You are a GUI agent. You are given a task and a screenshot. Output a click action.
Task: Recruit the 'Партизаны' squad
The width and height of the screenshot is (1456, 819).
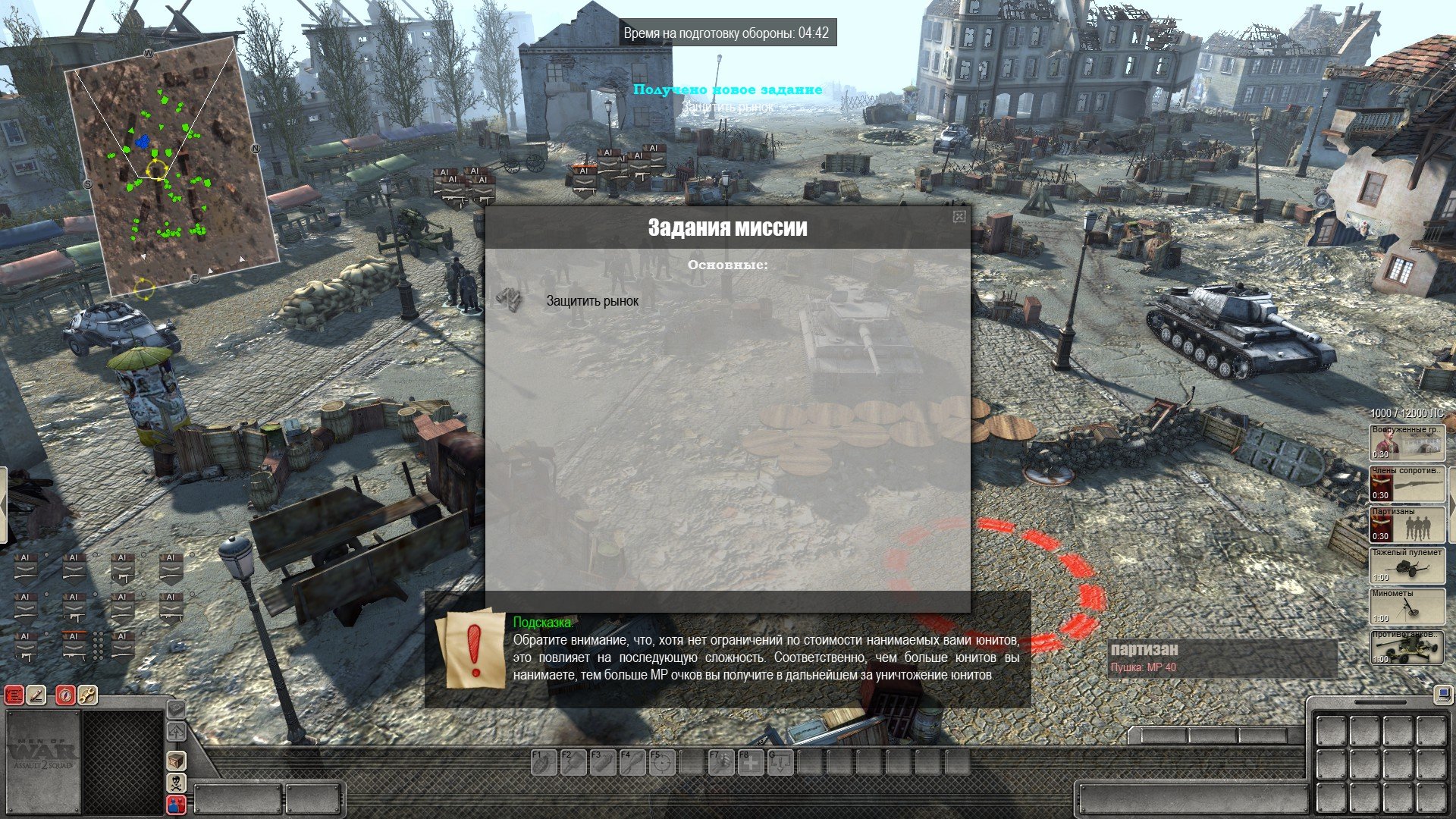(x=1407, y=524)
